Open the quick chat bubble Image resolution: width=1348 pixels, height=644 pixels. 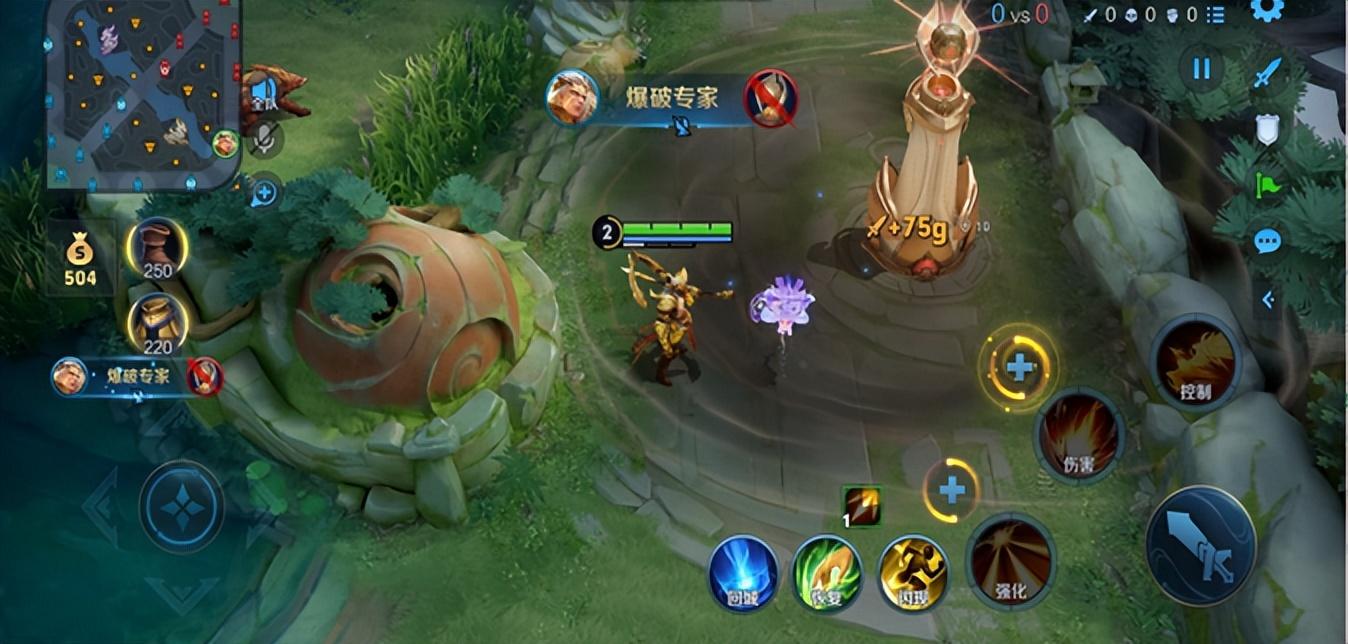click(1267, 241)
